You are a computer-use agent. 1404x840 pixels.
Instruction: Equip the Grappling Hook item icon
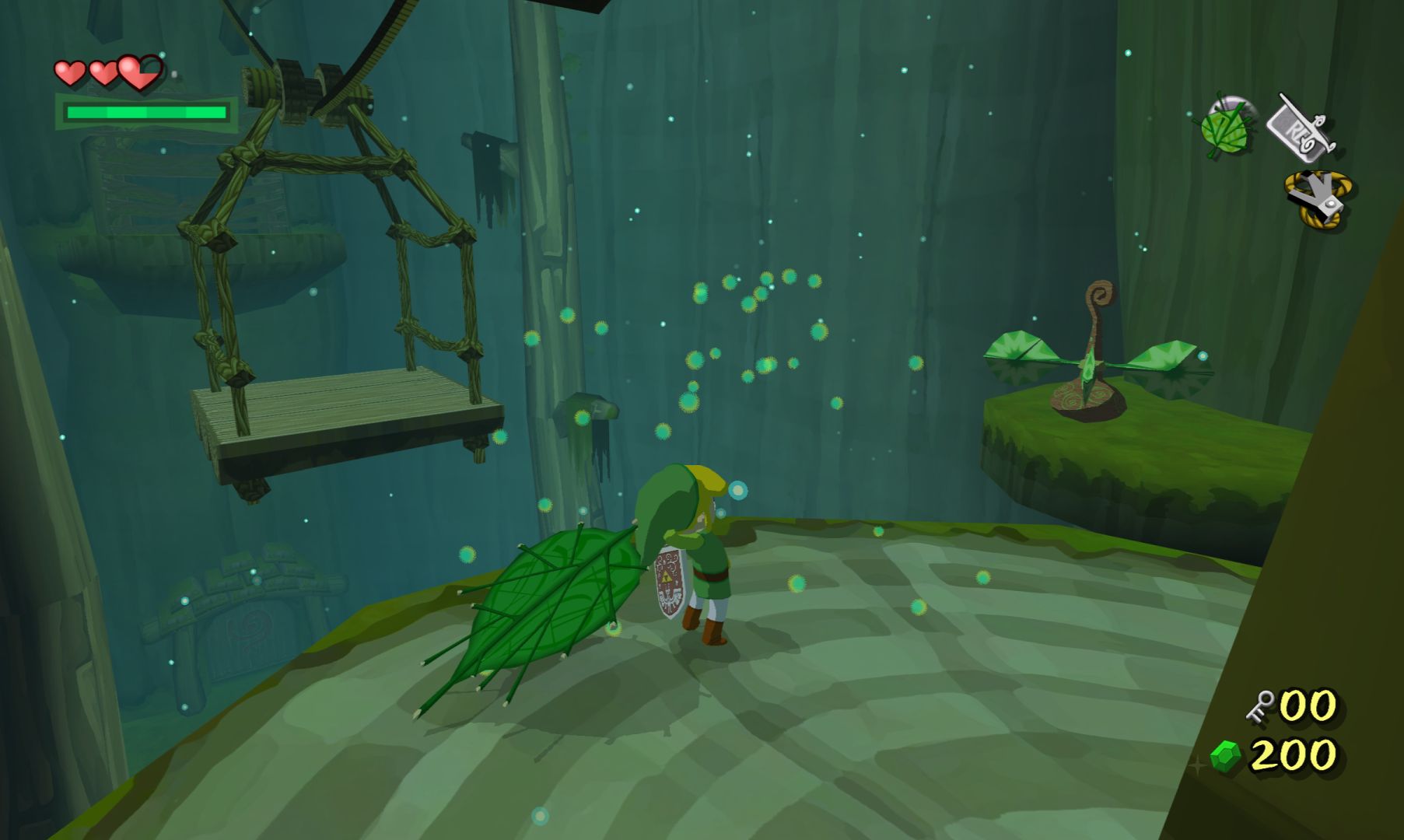tap(1318, 198)
